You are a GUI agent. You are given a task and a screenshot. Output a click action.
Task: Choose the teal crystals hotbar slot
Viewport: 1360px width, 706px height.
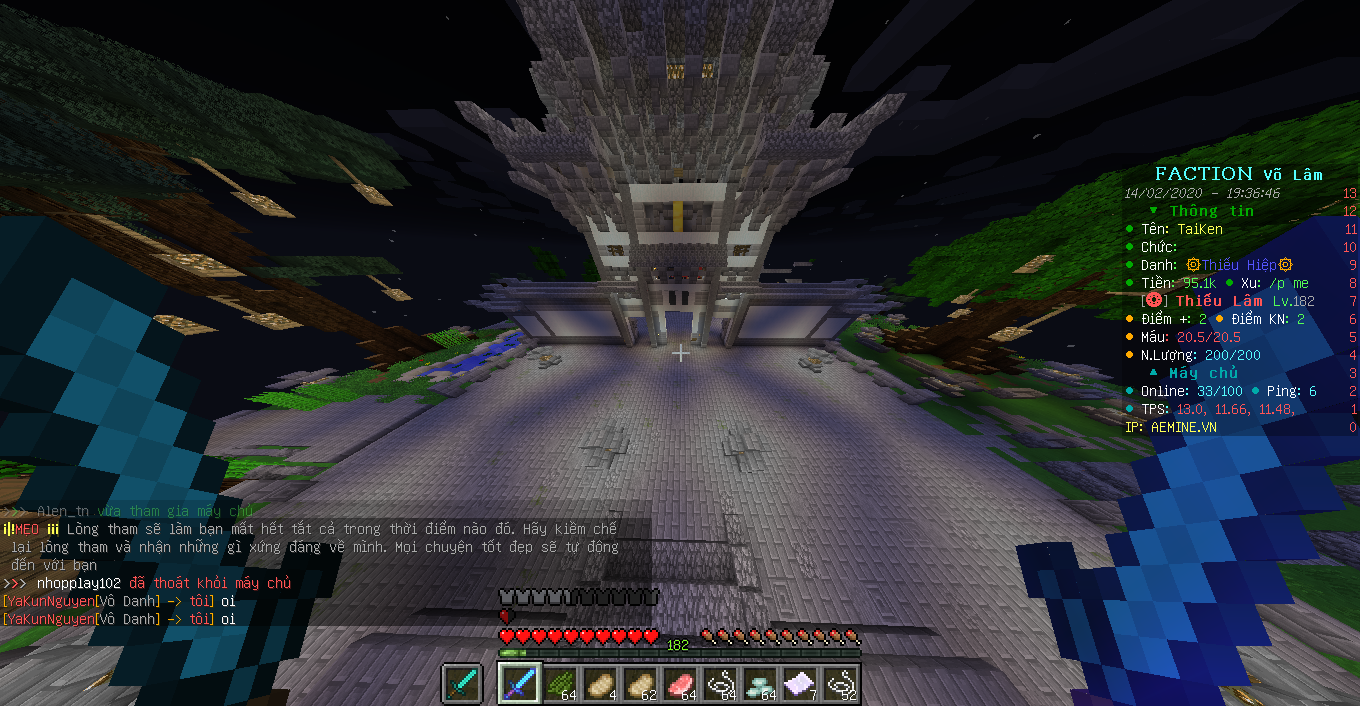click(x=760, y=684)
